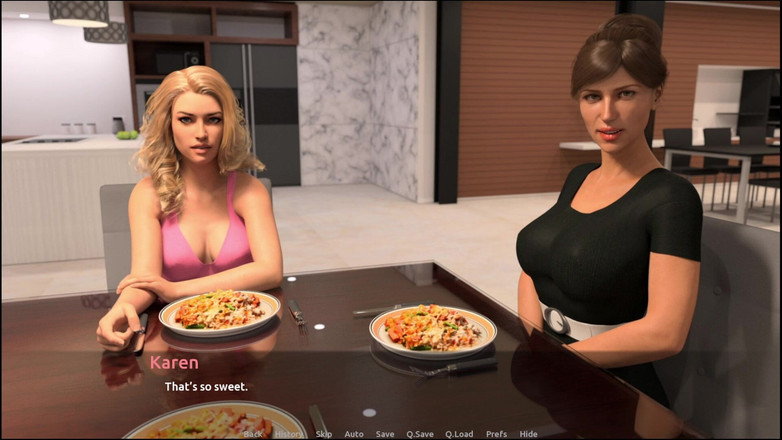Open the dialogue History log
The image size is (782, 440).
tap(289, 434)
